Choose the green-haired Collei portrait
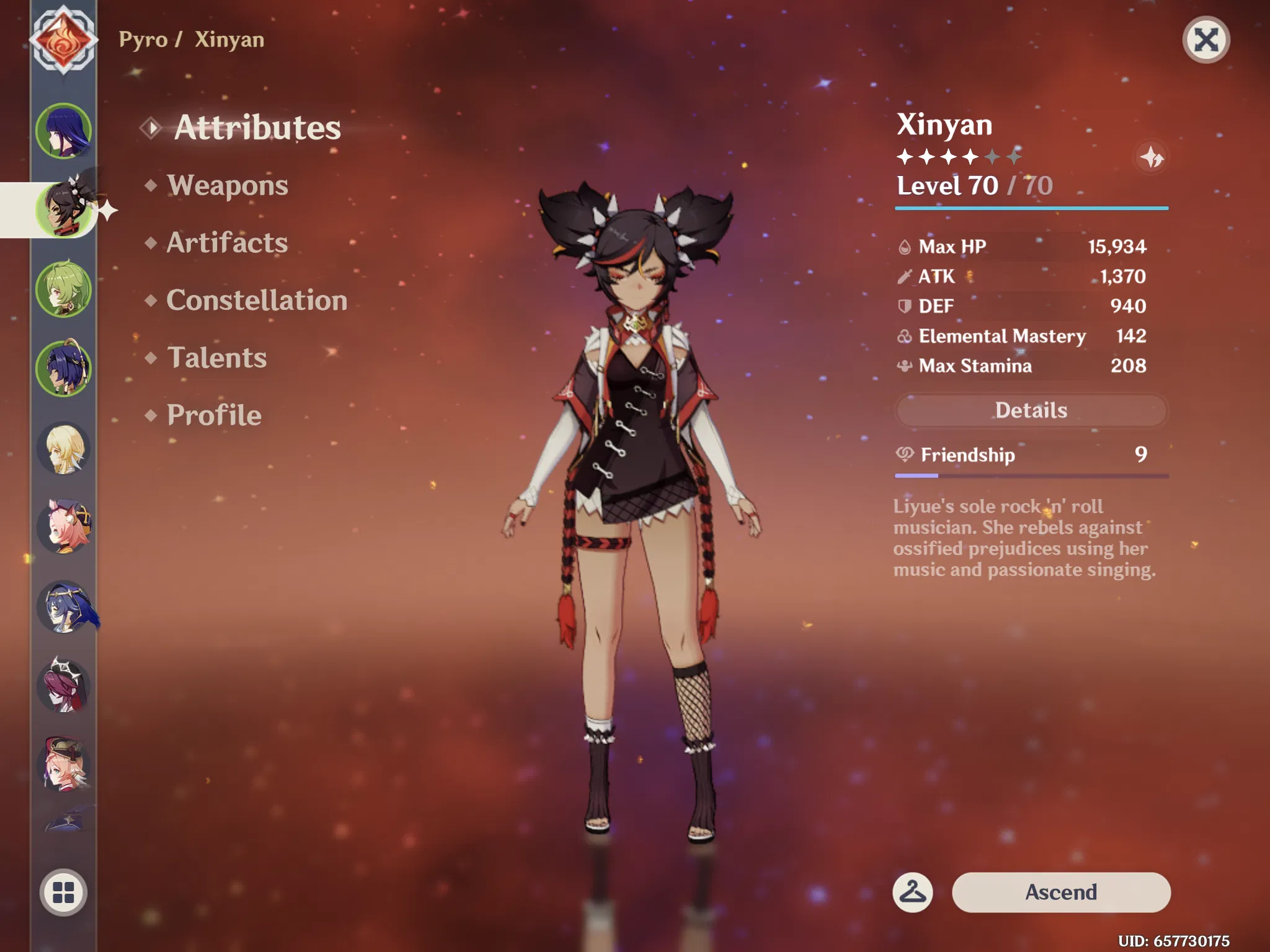Viewport: 1270px width, 952px height. tap(63, 289)
